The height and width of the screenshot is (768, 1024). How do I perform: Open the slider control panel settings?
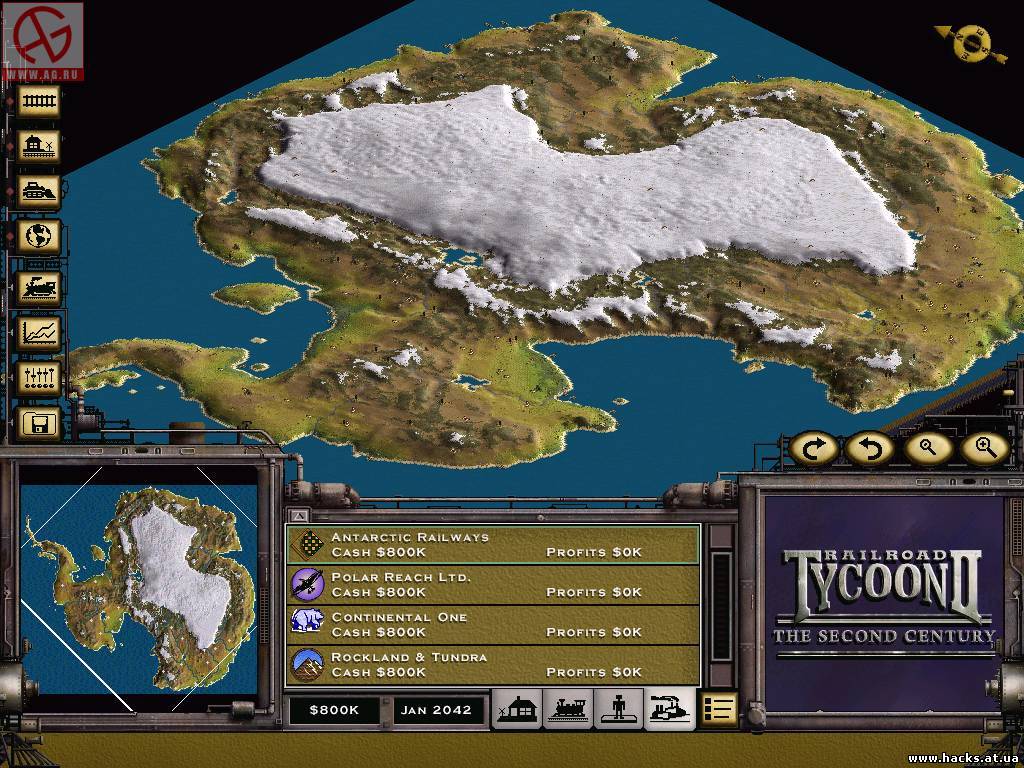[40, 378]
